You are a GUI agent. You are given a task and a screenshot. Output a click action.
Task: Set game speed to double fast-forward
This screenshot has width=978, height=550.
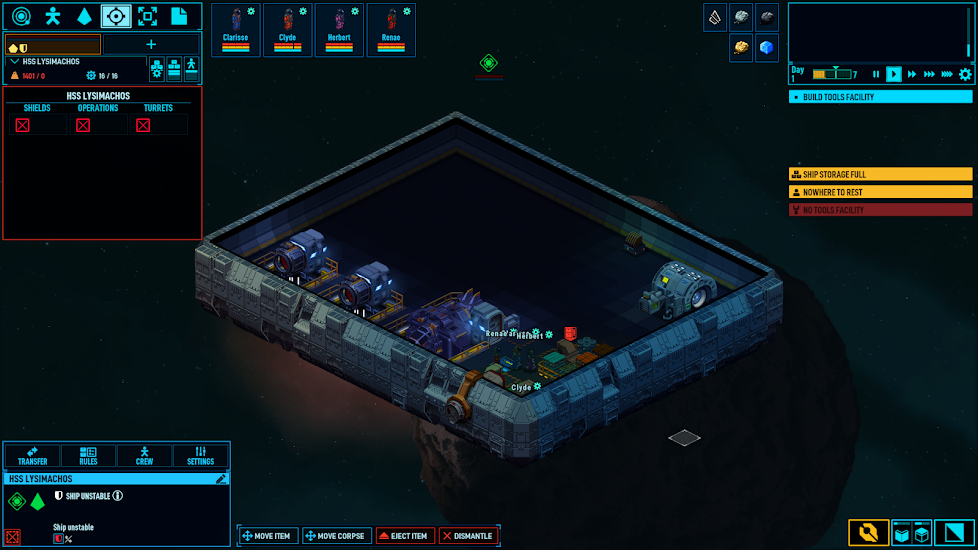click(912, 74)
